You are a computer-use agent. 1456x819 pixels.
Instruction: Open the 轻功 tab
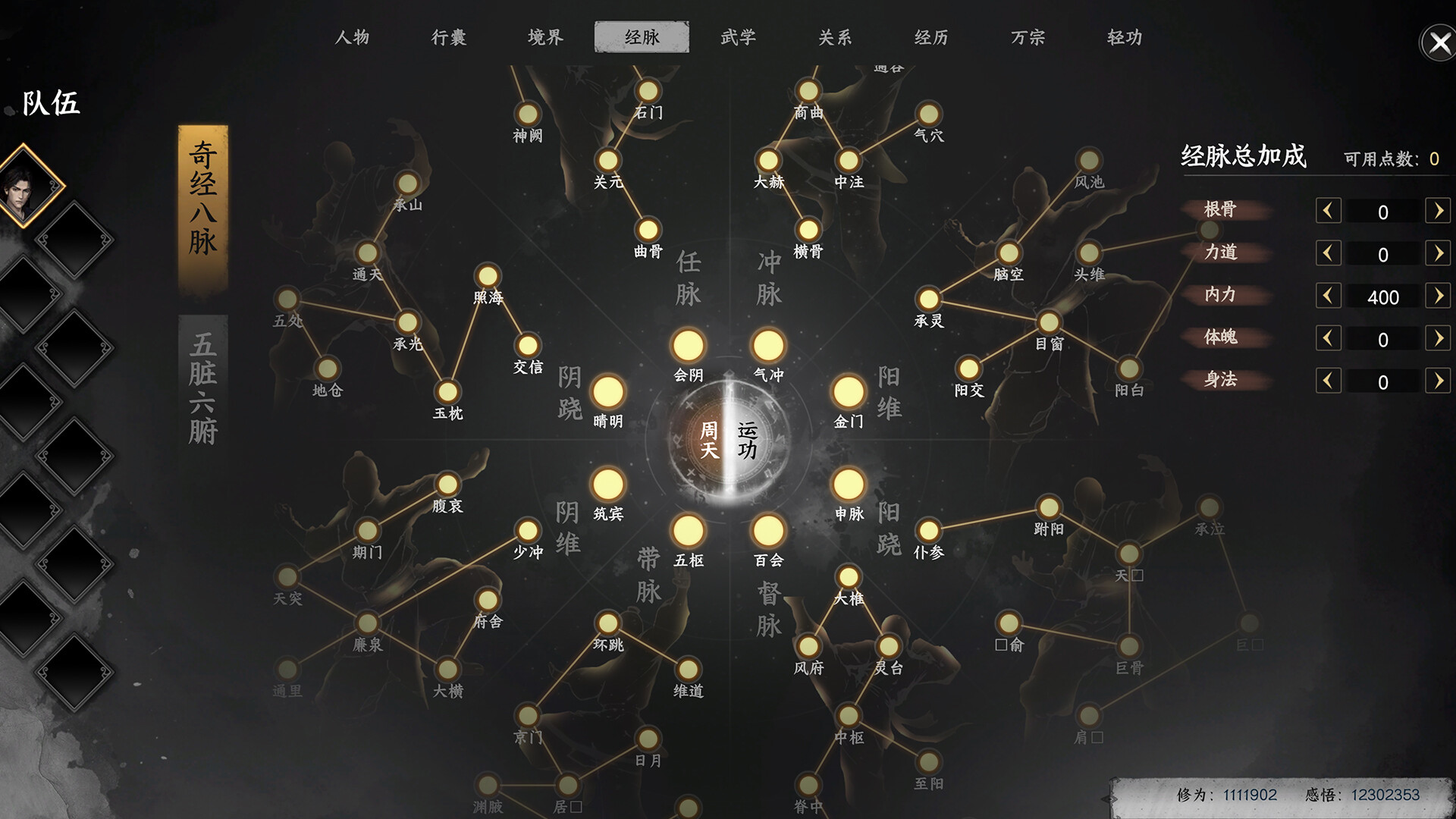click(1124, 36)
